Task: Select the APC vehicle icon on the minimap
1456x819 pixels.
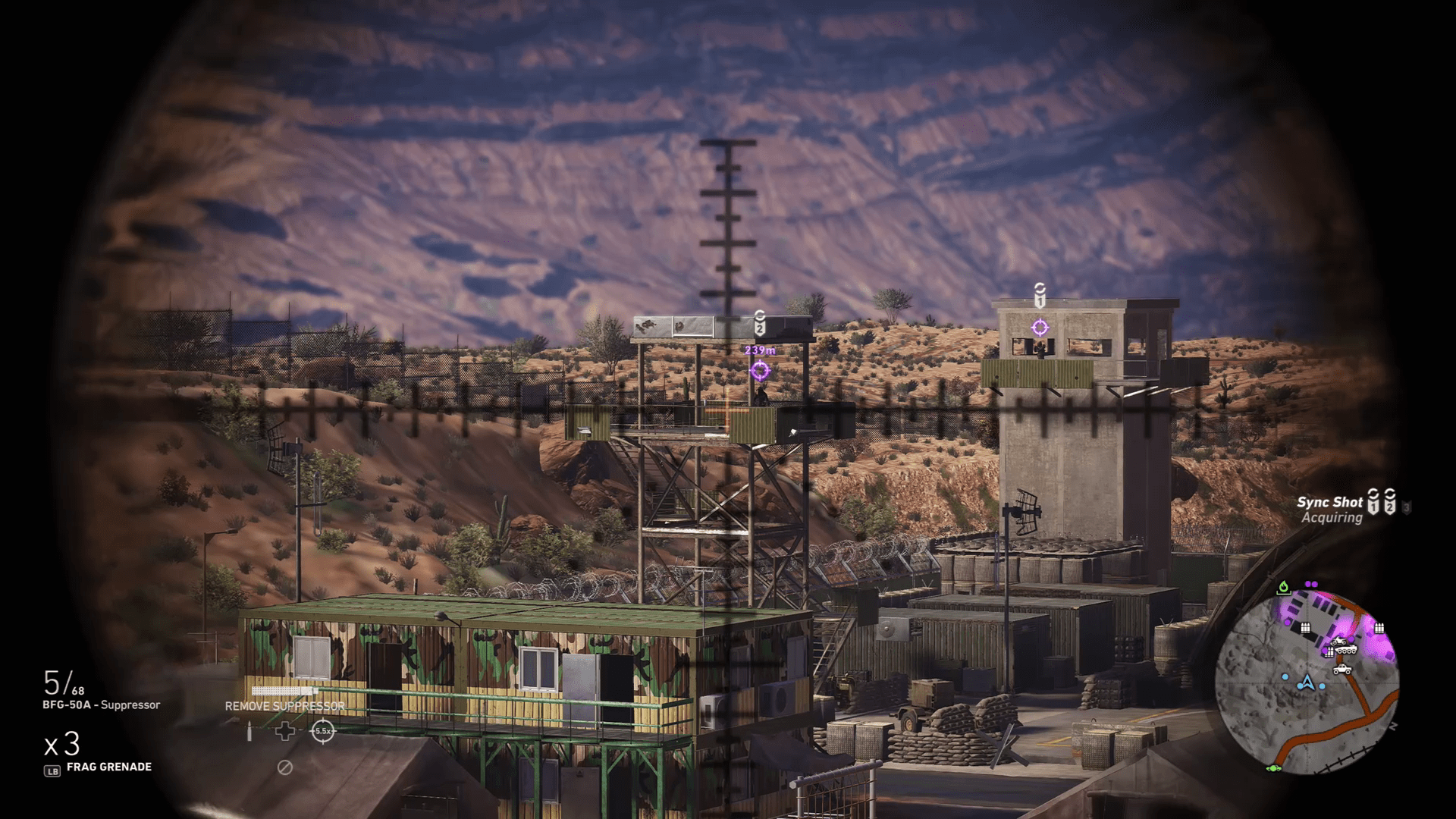Action: [x=1347, y=650]
